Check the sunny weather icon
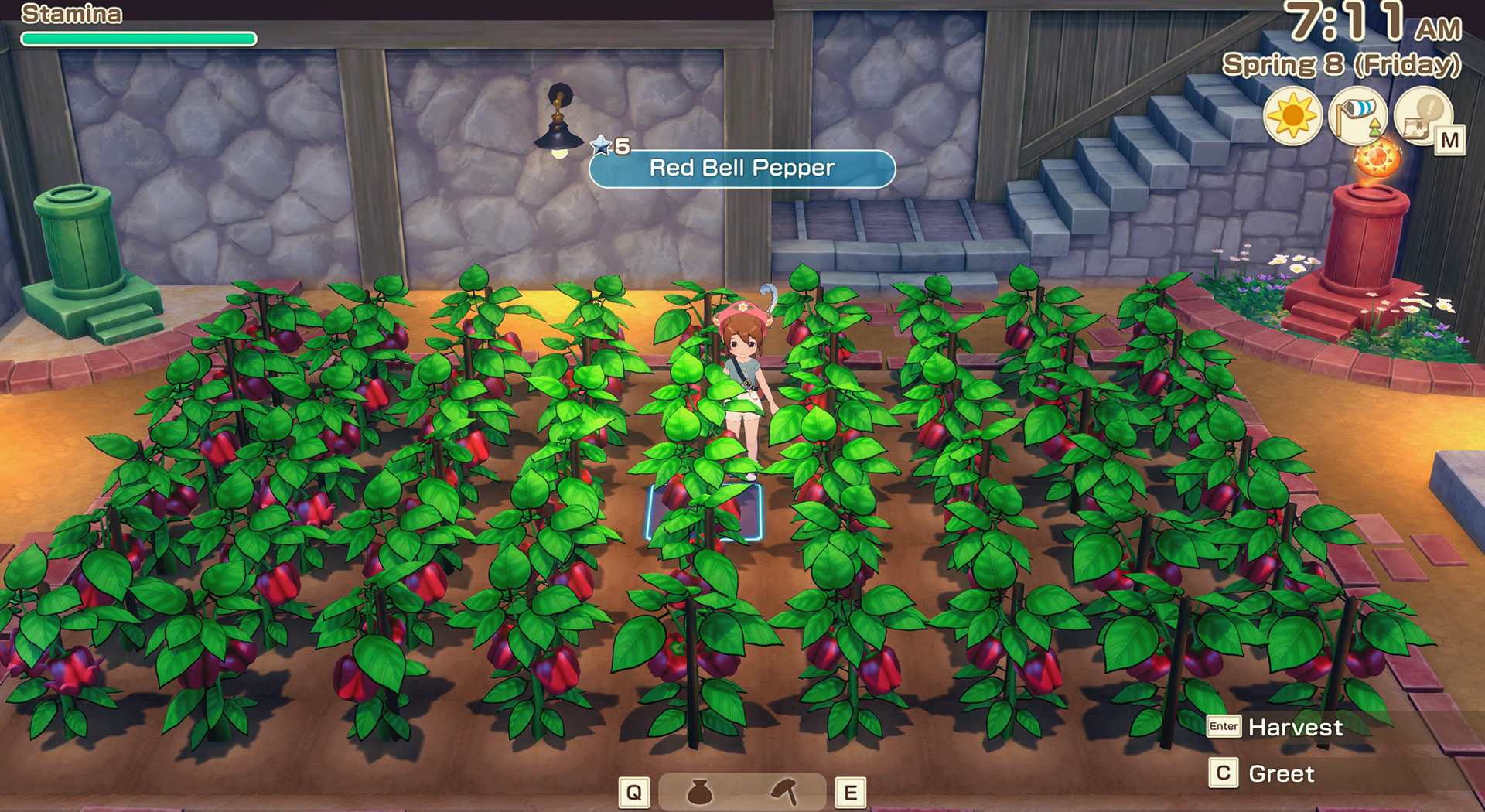 point(1292,117)
